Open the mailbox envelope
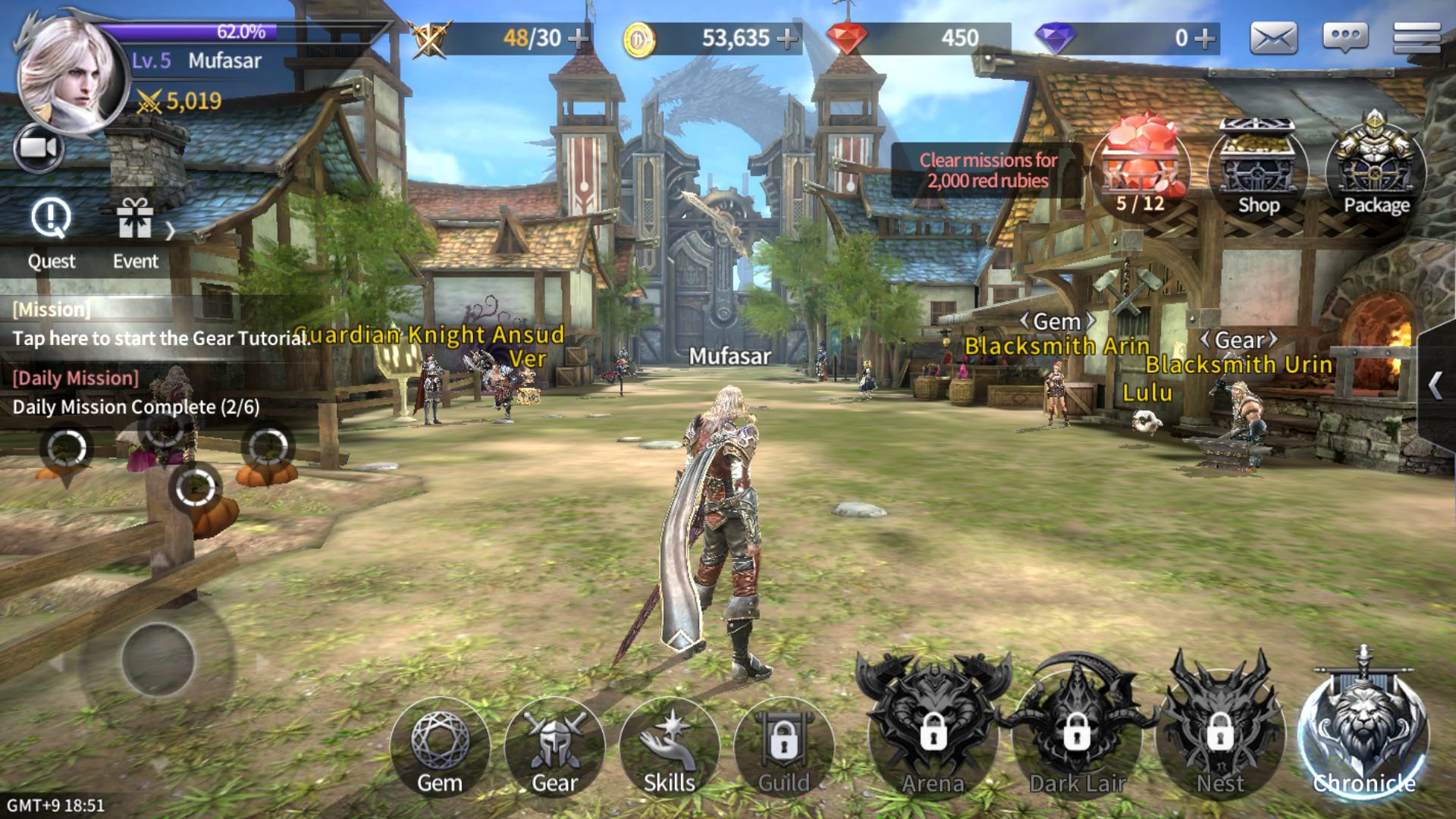1456x819 pixels. [x=1273, y=38]
